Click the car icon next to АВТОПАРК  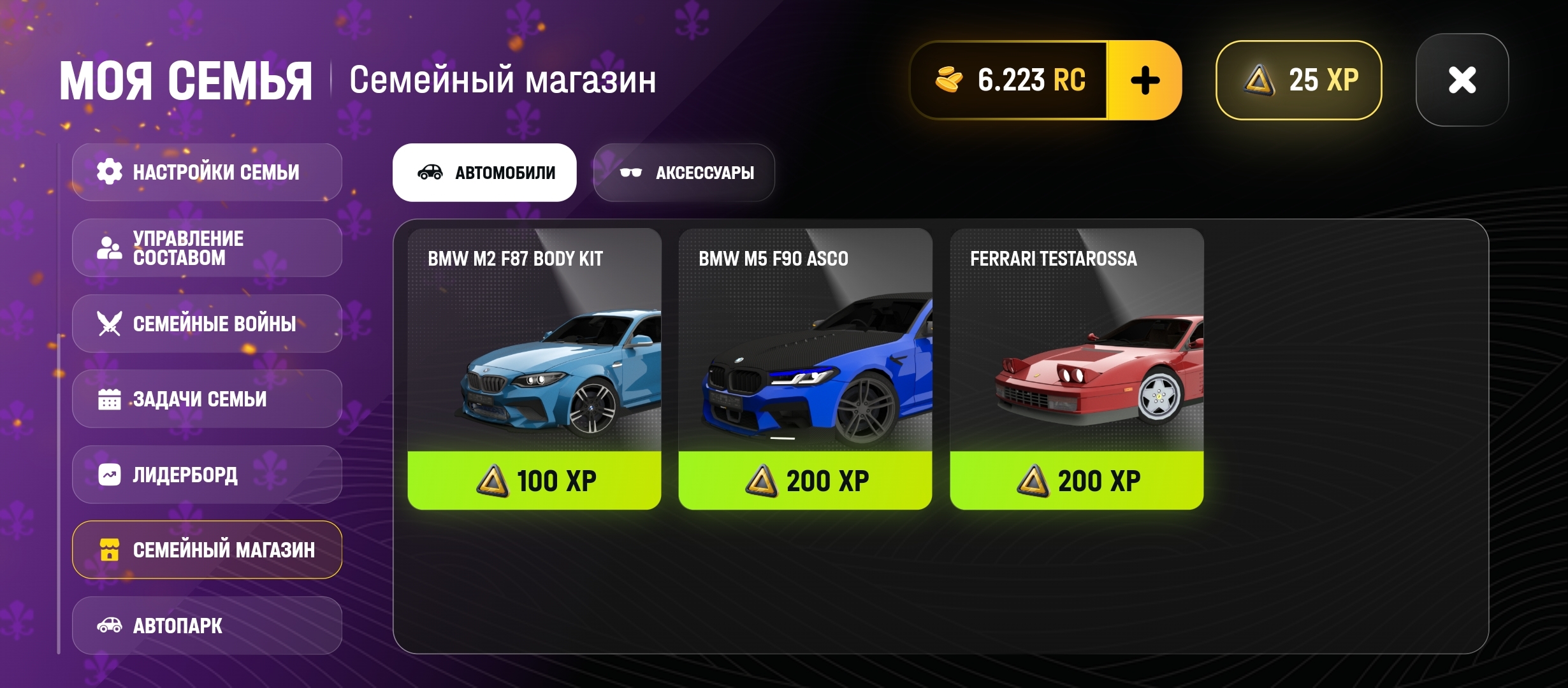110,626
